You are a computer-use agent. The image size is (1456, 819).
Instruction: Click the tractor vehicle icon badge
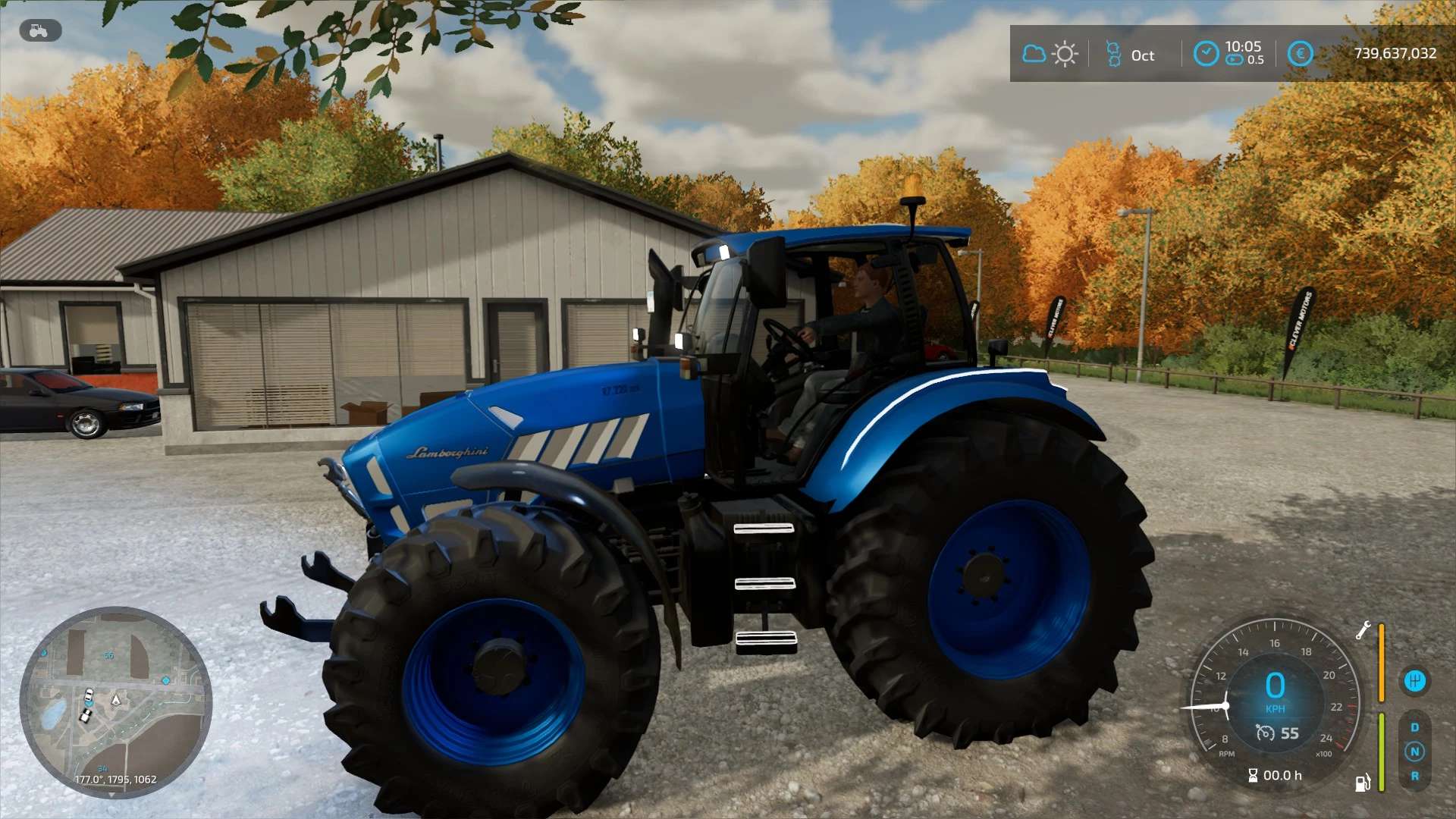pyautogui.click(x=39, y=31)
